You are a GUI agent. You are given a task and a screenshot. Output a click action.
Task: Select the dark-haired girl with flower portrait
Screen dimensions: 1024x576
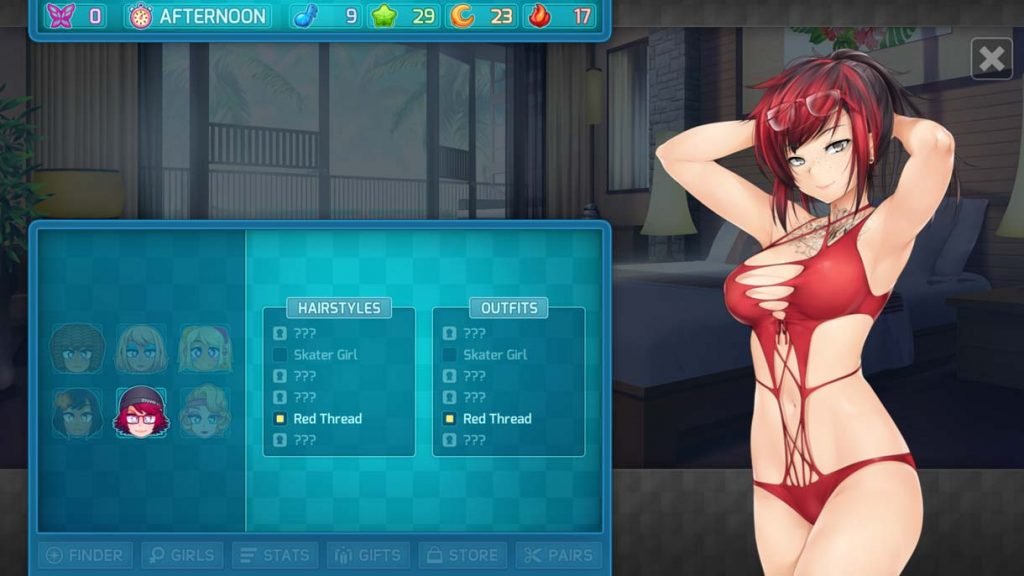click(x=77, y=412)
